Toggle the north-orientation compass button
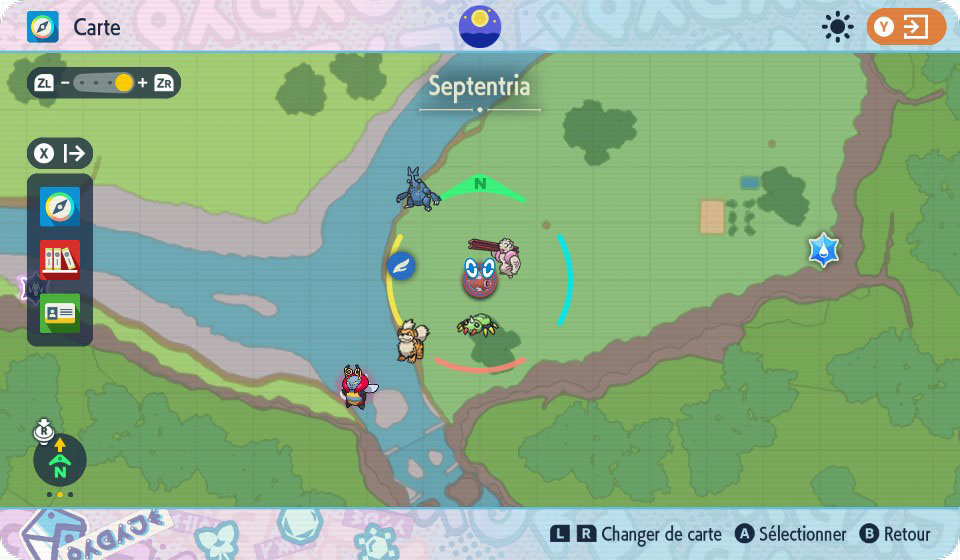Screen dimensions: 960x560 [x=60, y=459]
